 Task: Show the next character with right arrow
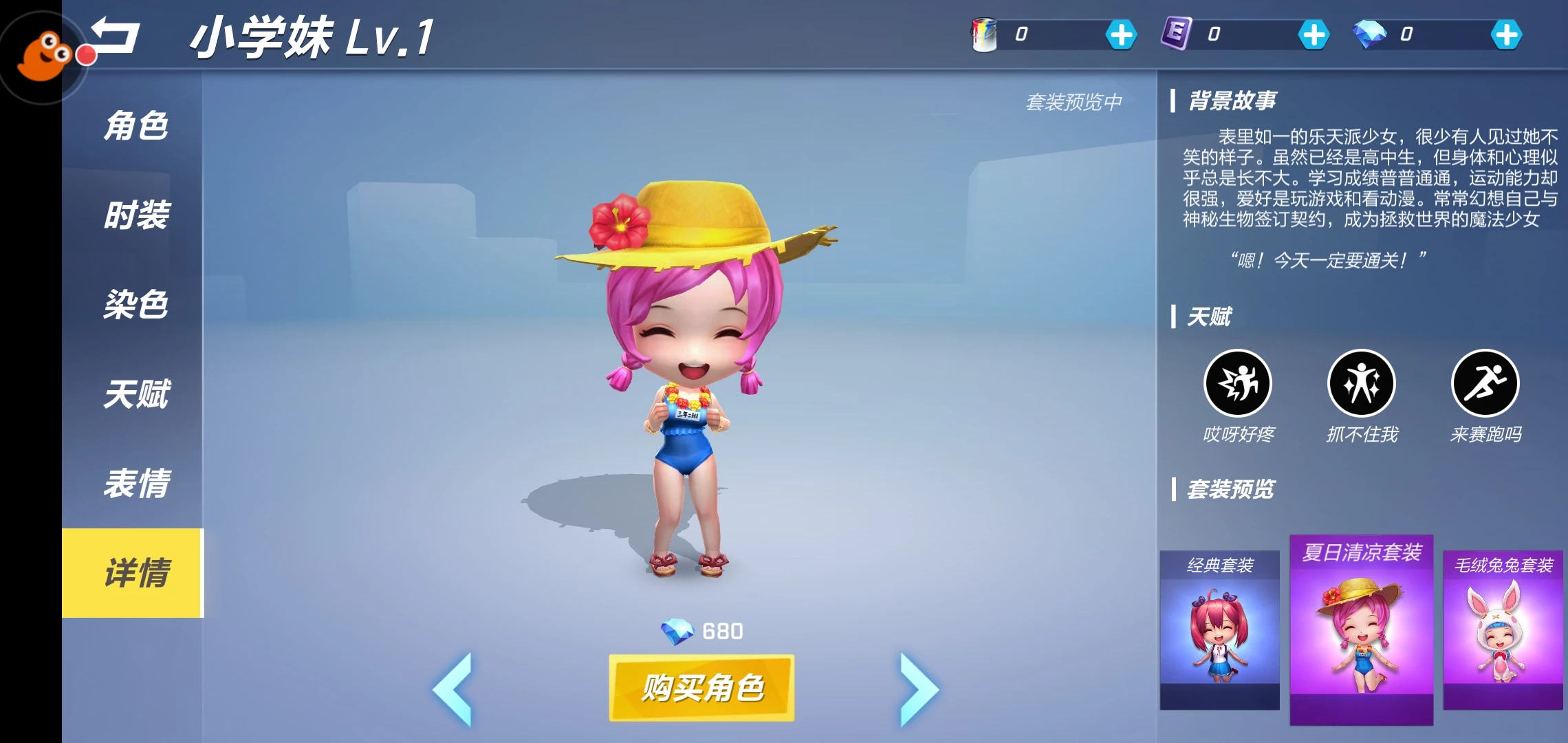[x=919, y=688]
